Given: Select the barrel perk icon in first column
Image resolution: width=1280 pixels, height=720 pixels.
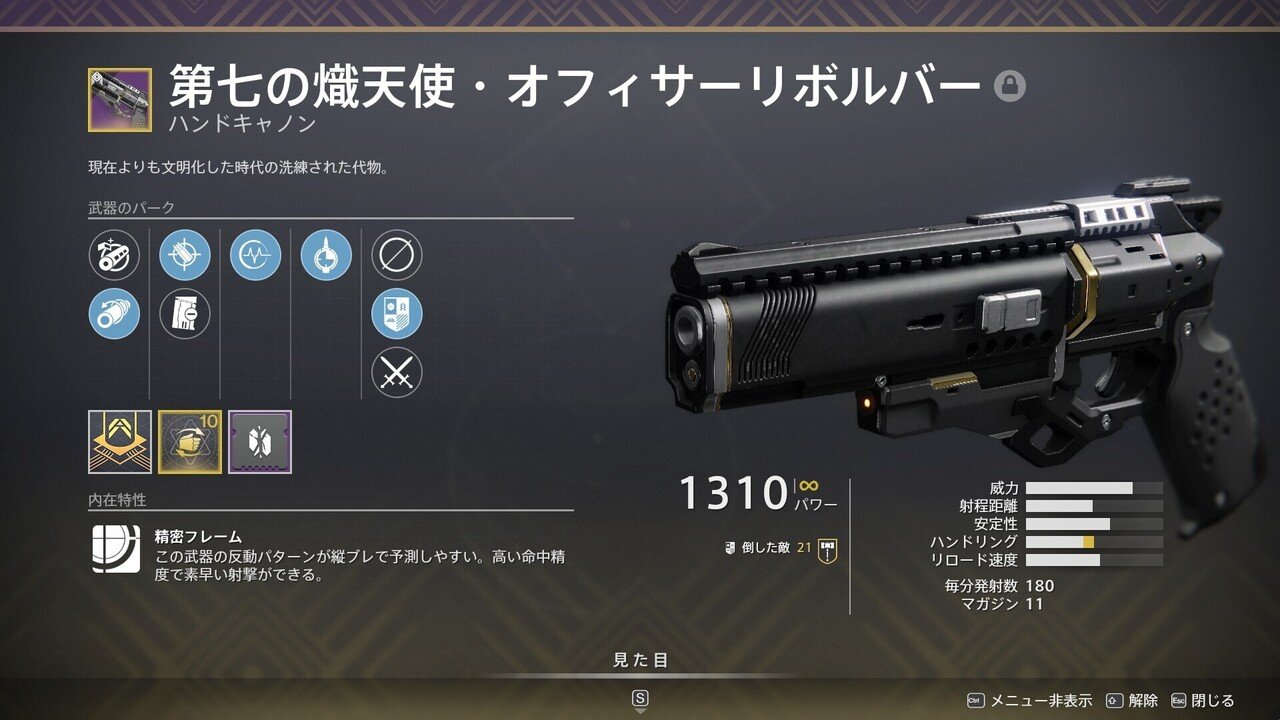Looking at the screenshot, I should click(112, 255).
